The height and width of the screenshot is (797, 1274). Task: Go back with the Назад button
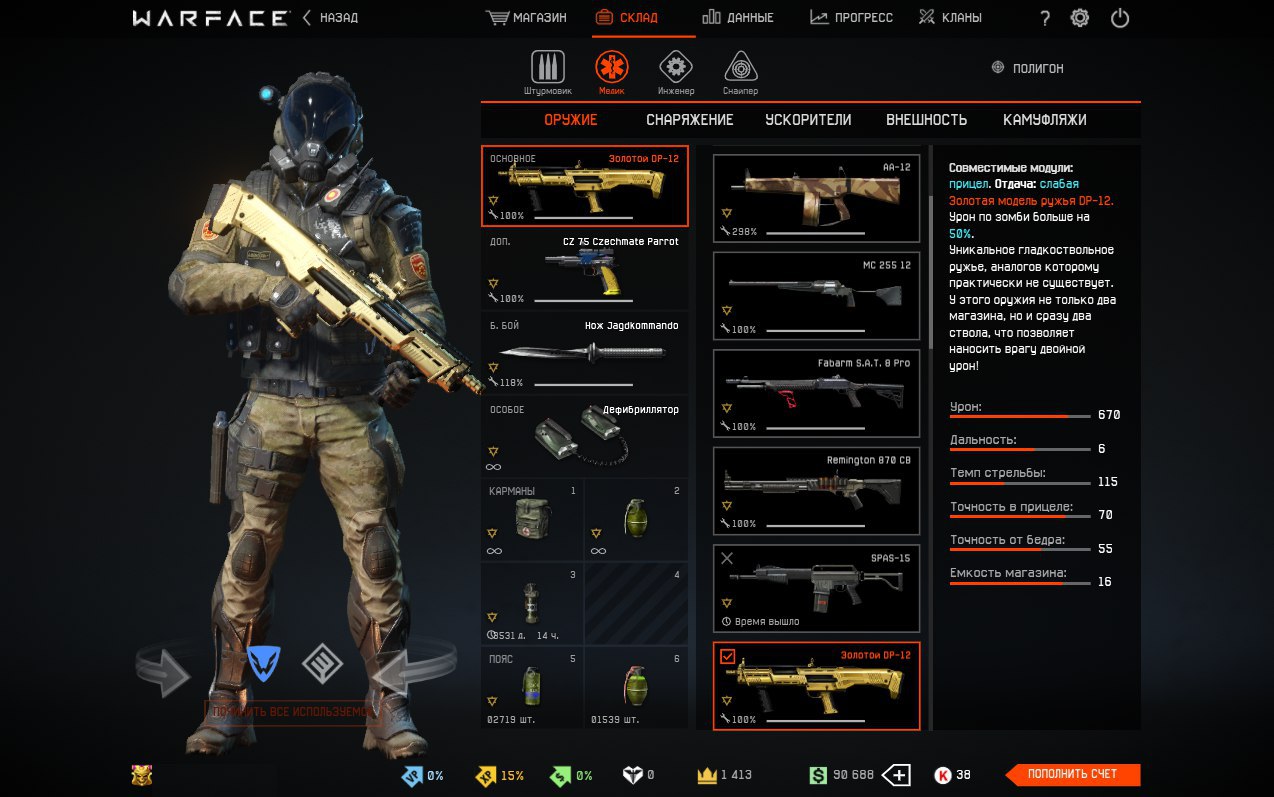[x=330, y=18]
